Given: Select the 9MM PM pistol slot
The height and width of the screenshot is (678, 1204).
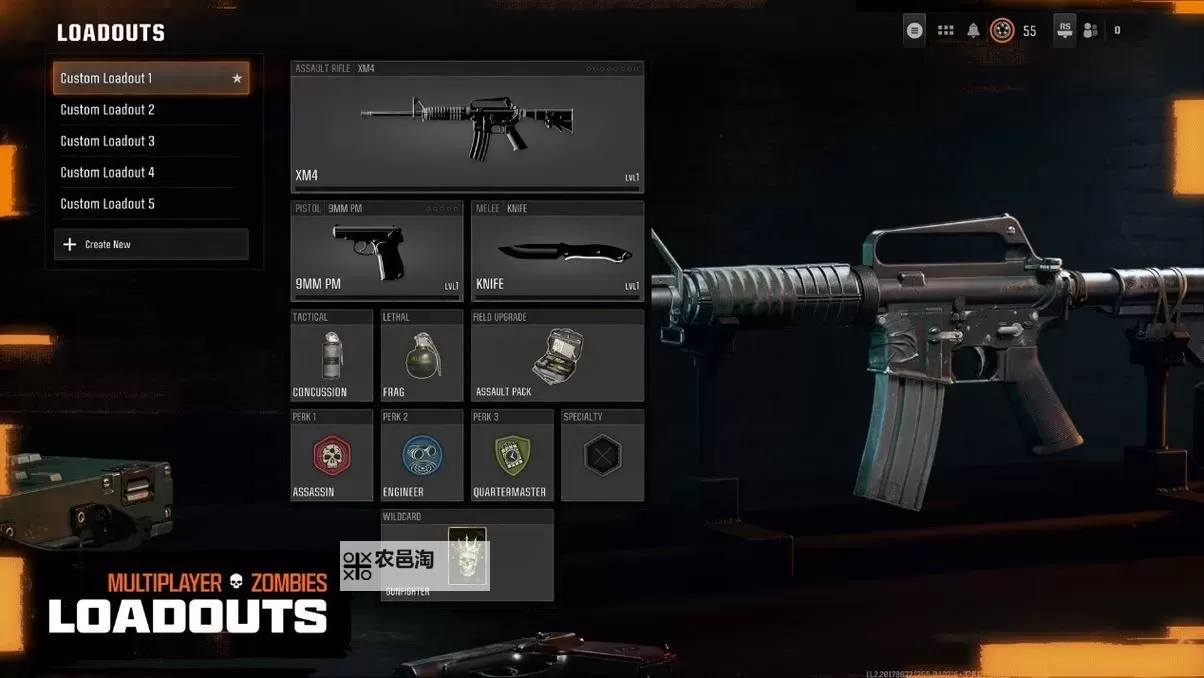Looking at the screenshot, I should click(x=377, y=251).
